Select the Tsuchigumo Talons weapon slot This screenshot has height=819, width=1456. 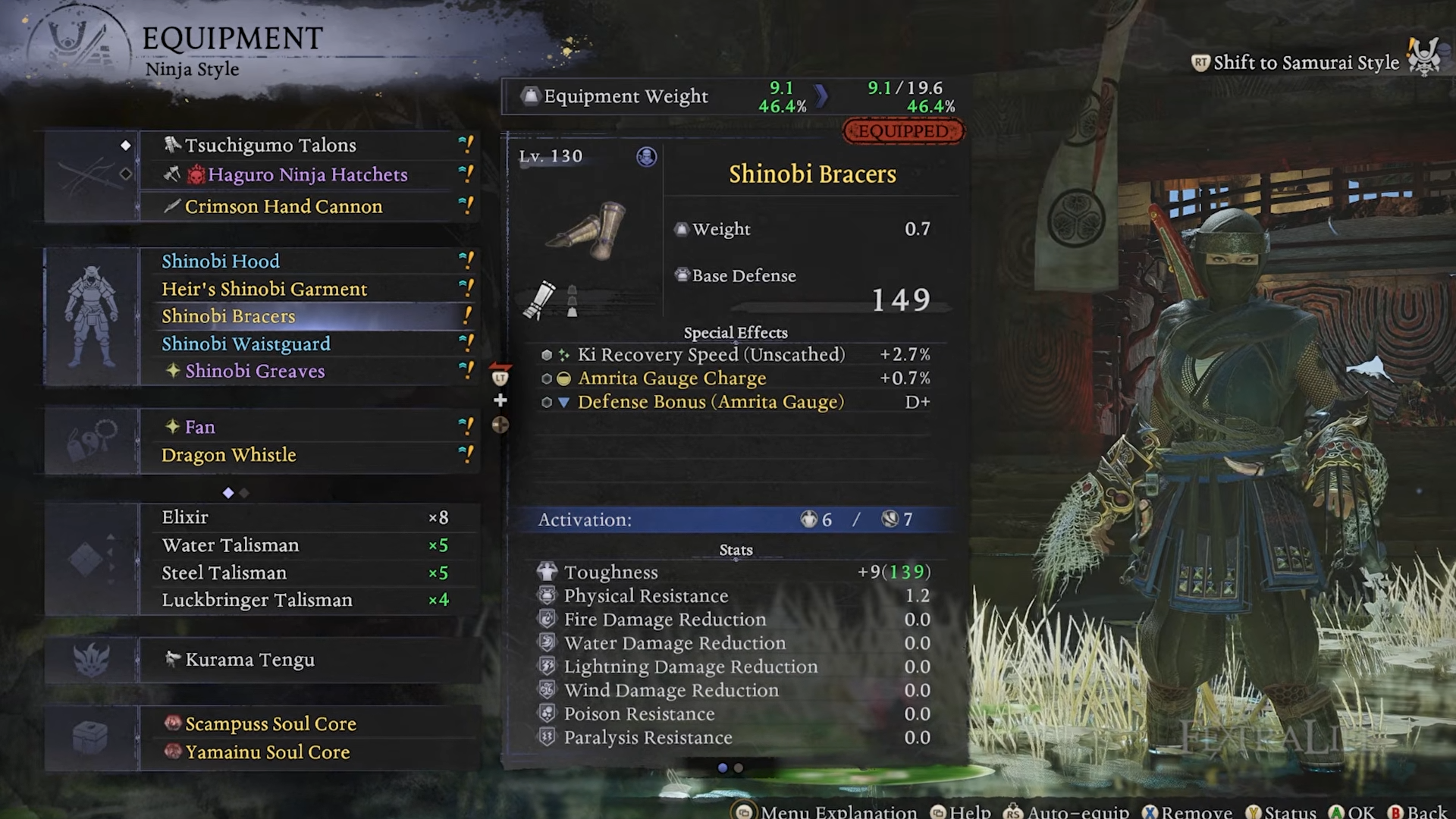270,145
